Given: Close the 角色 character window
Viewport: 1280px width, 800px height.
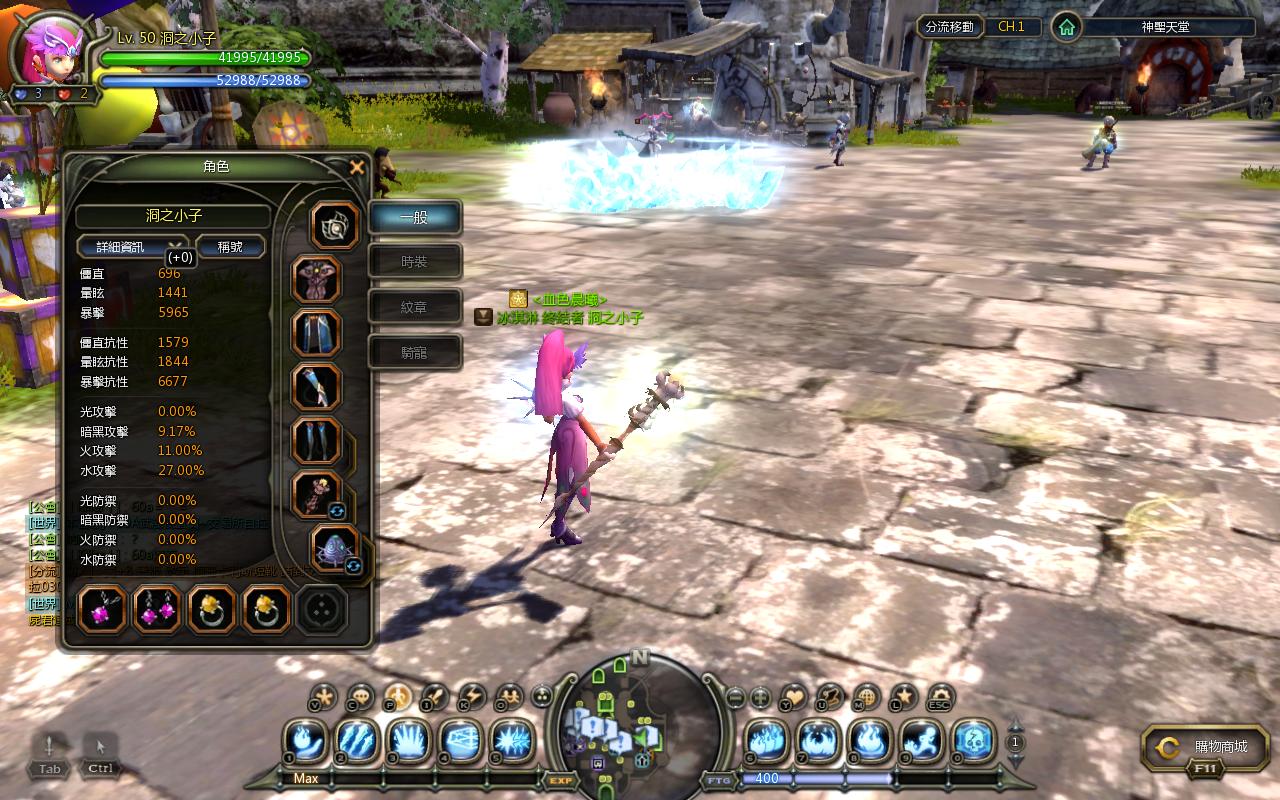Looking at the screenshot, I should [357, 168].
